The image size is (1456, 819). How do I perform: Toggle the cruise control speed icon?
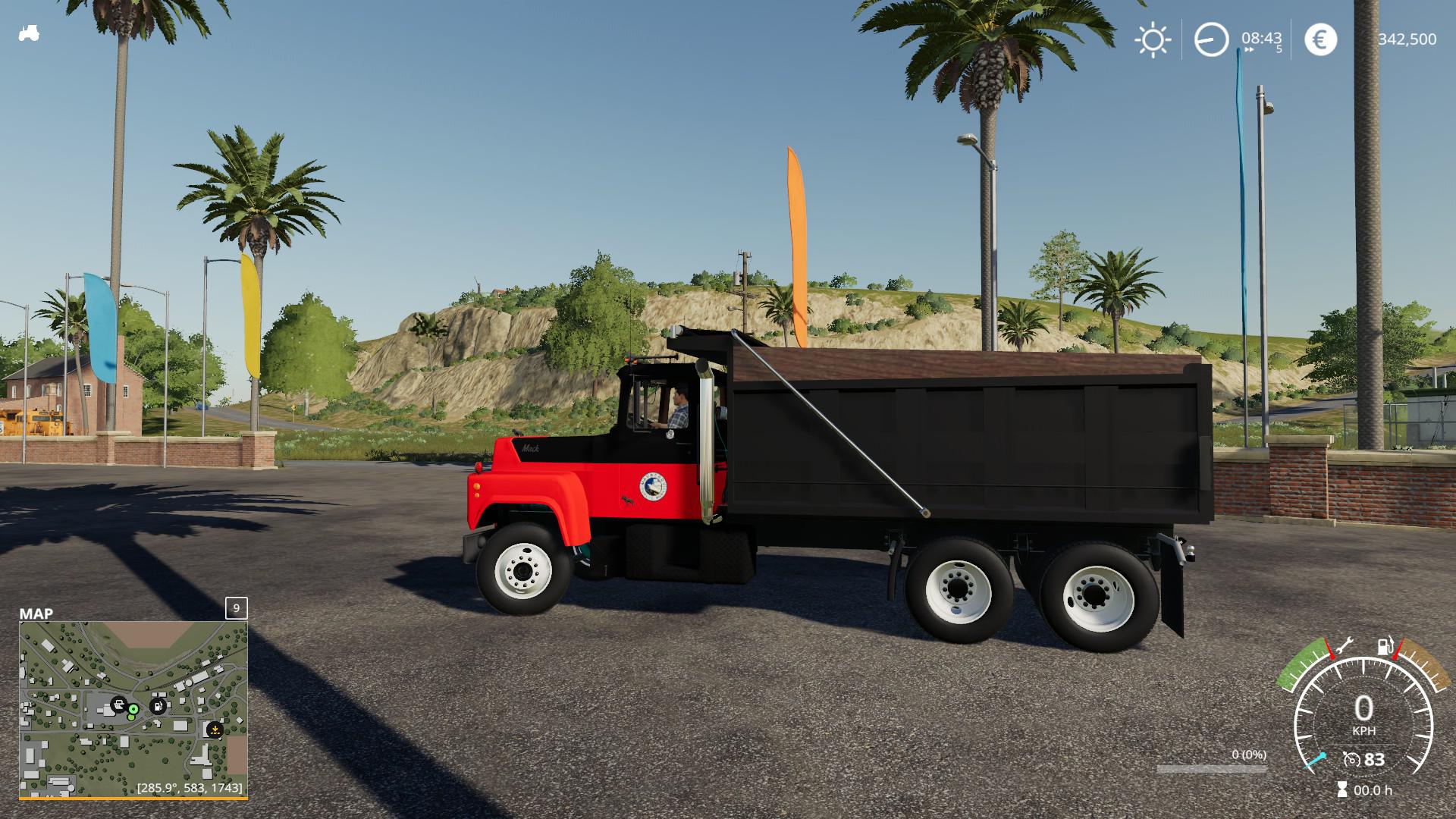1351,759
